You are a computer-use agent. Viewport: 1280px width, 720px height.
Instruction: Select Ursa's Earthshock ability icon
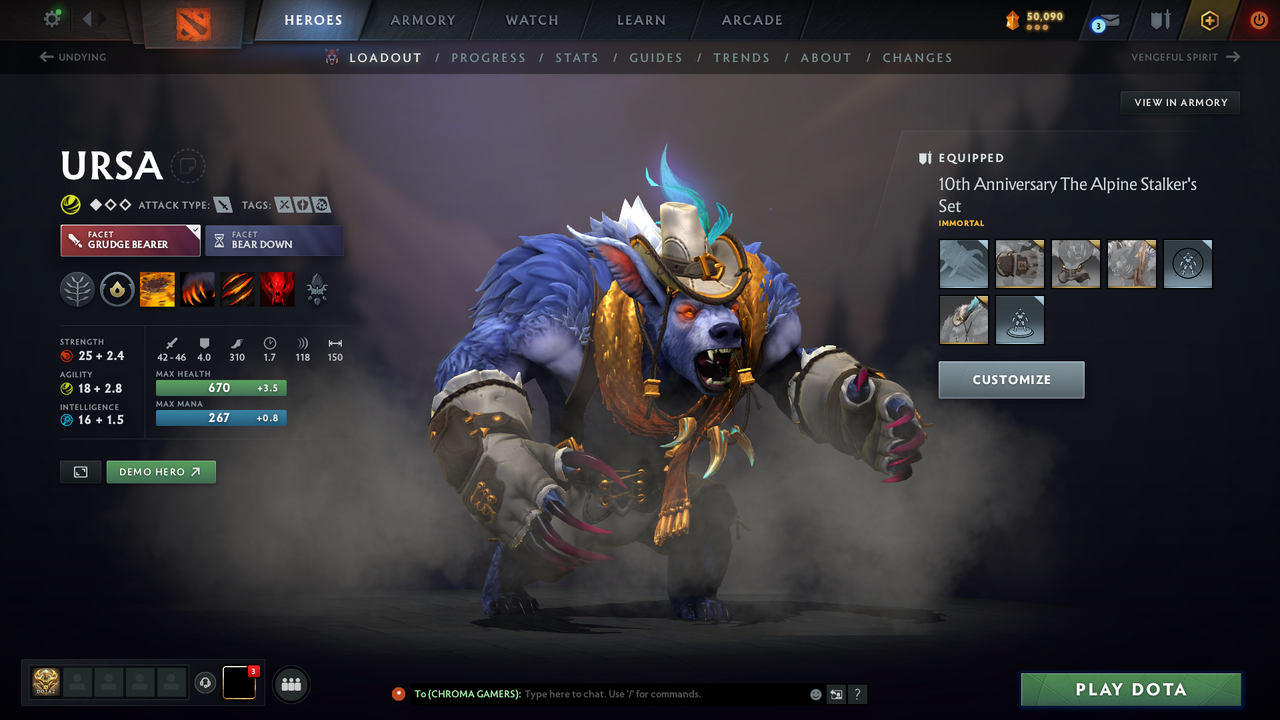(x=157, y=289)
